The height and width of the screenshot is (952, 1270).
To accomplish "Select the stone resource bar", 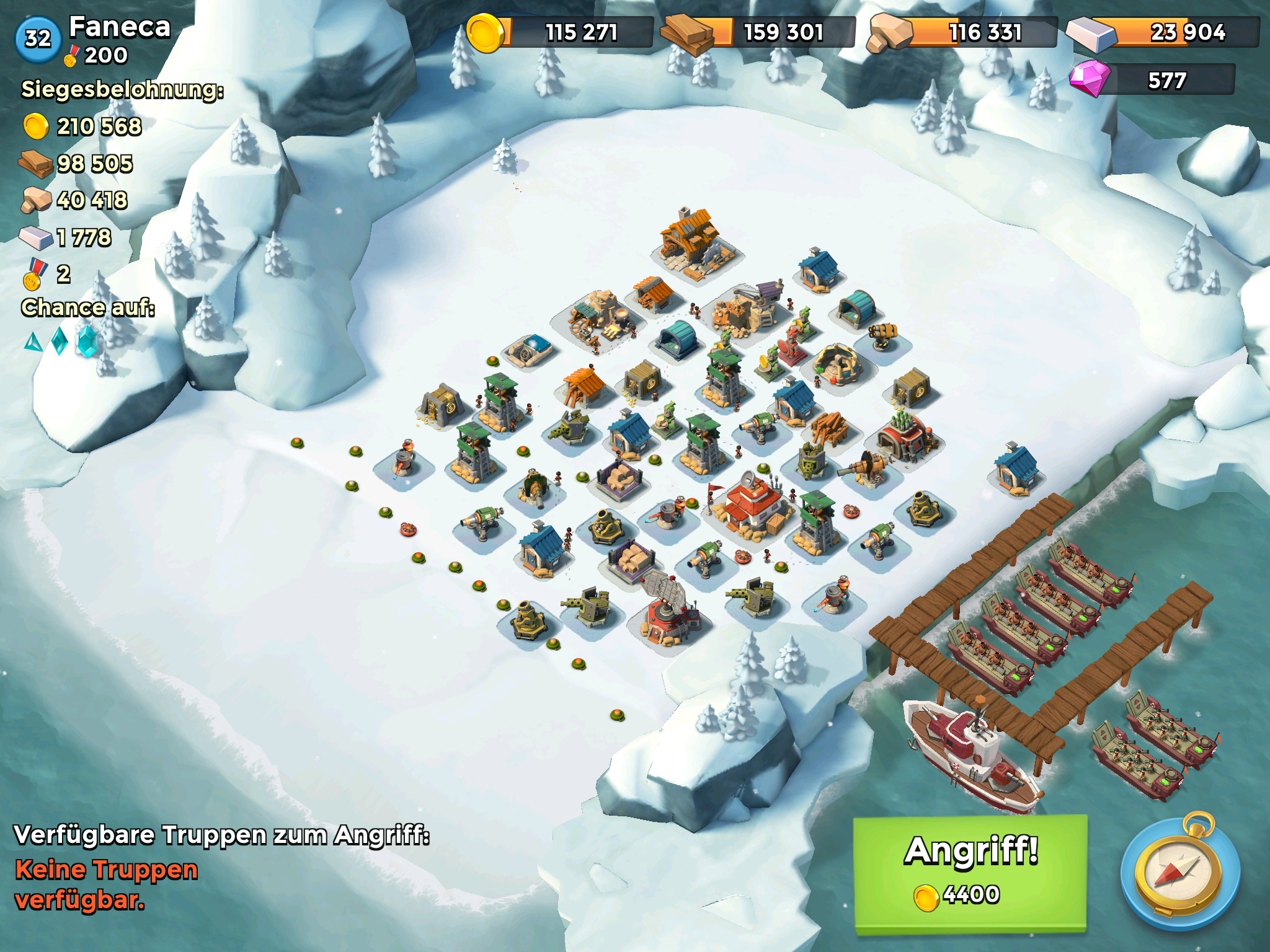I will coord(963,32).
